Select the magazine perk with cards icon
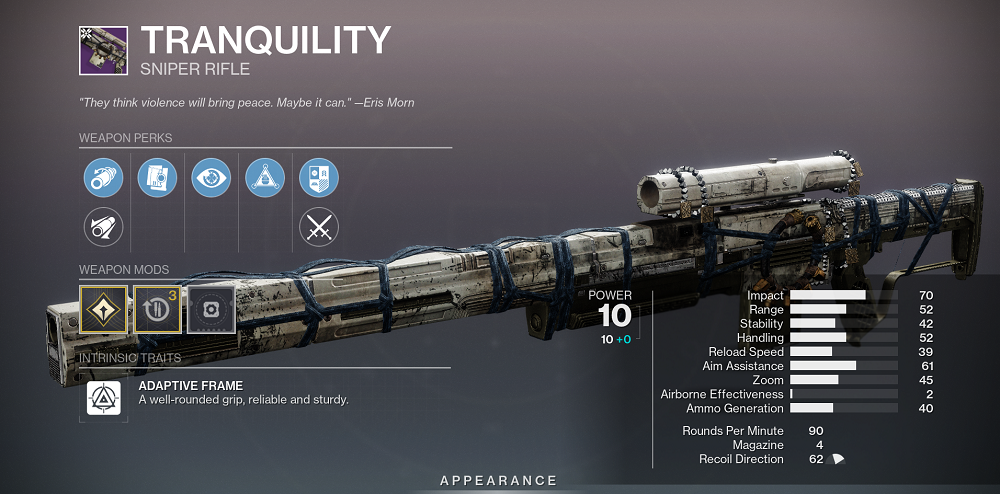 [x=157, y=178]
